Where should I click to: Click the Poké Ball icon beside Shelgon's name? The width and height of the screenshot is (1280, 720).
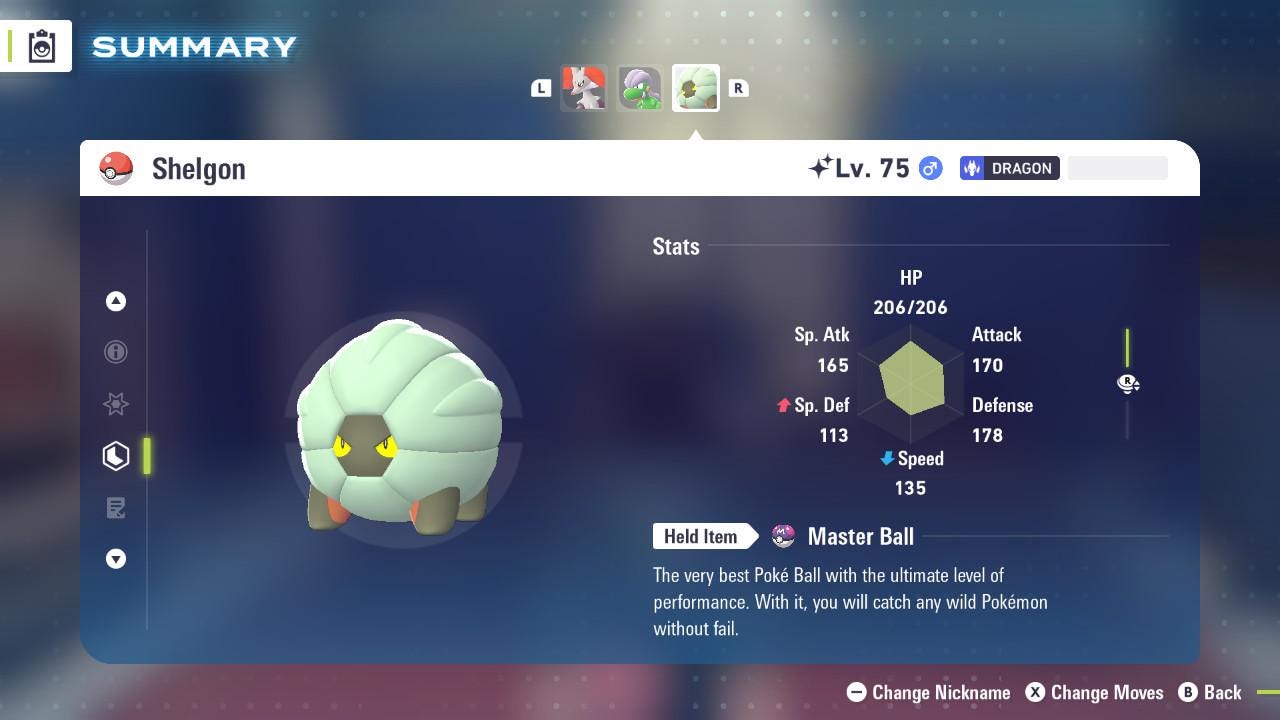117,168
